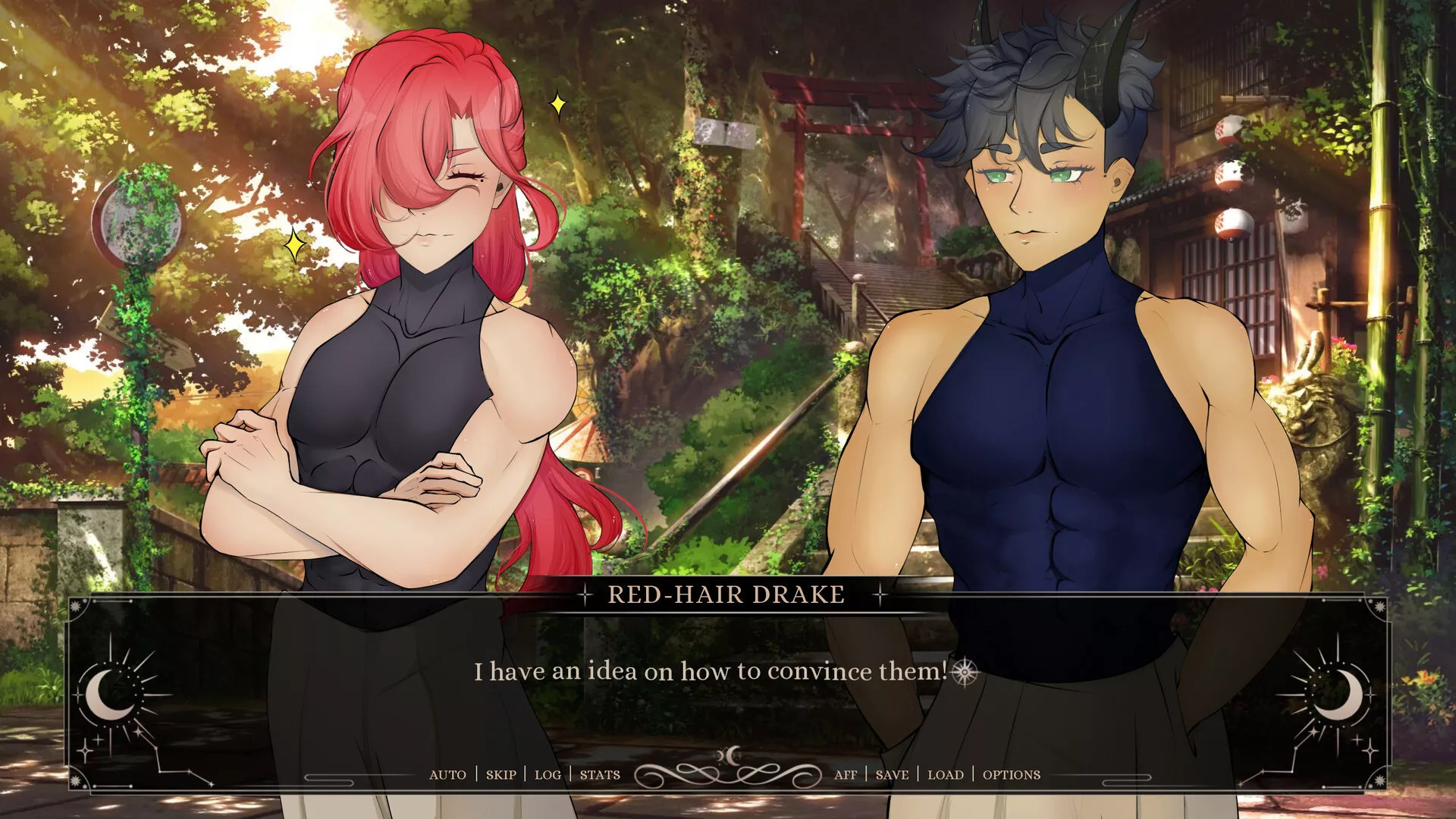Viewport: 1456px width, 819px height.
Task: Enable Auto dialogue advance
Action: point(447,774)
